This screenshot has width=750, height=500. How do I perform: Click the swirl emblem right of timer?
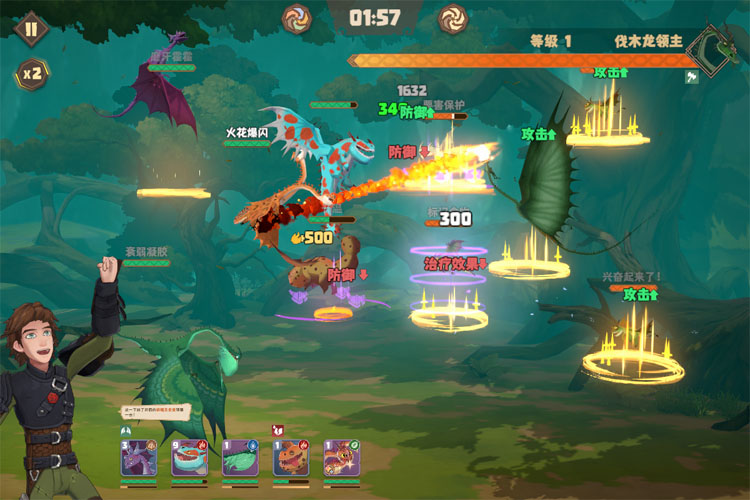click(x=452, y=17)
